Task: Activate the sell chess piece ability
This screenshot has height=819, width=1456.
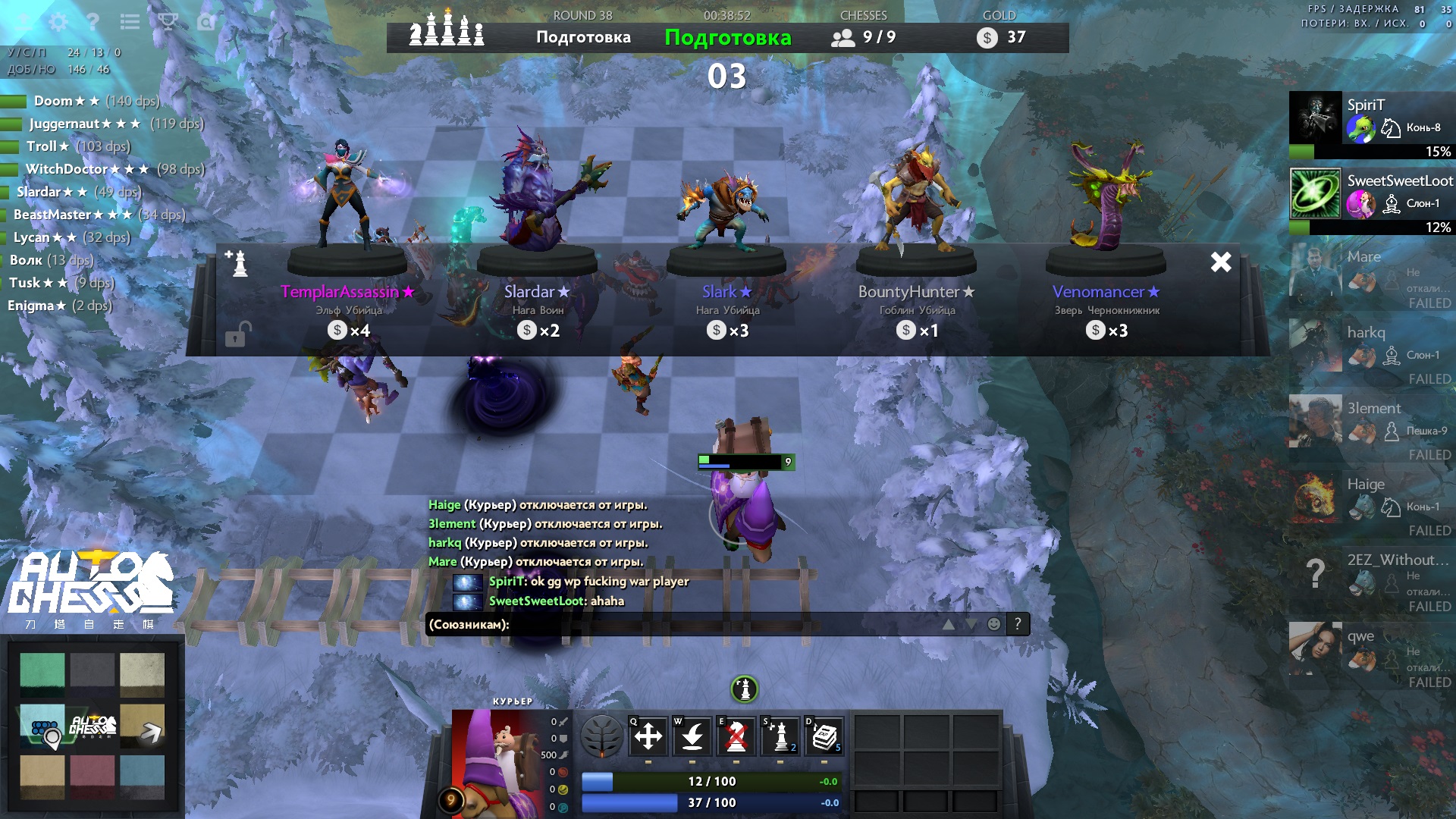Action: tap(736, 736)
